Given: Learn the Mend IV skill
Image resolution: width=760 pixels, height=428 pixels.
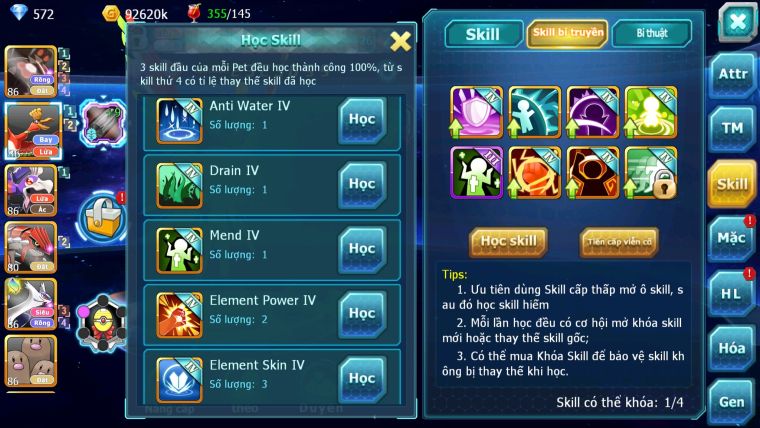Looking at the screenshot, I should (x=362, y=248).
